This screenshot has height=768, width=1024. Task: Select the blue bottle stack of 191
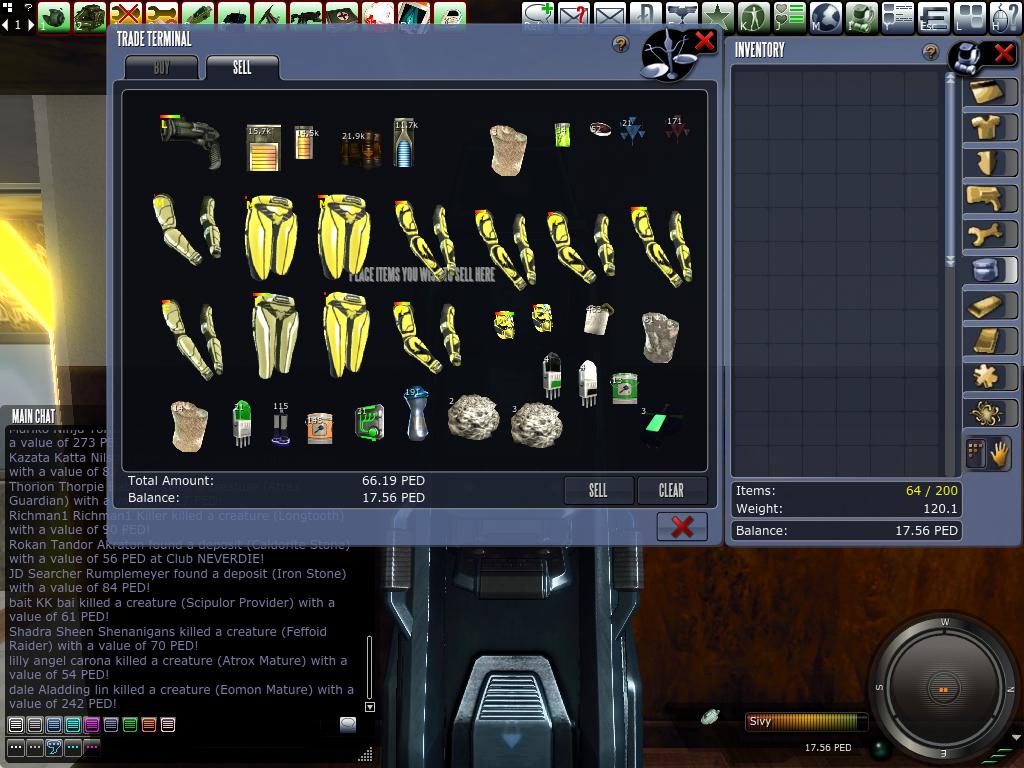click(x=417, y=412)
